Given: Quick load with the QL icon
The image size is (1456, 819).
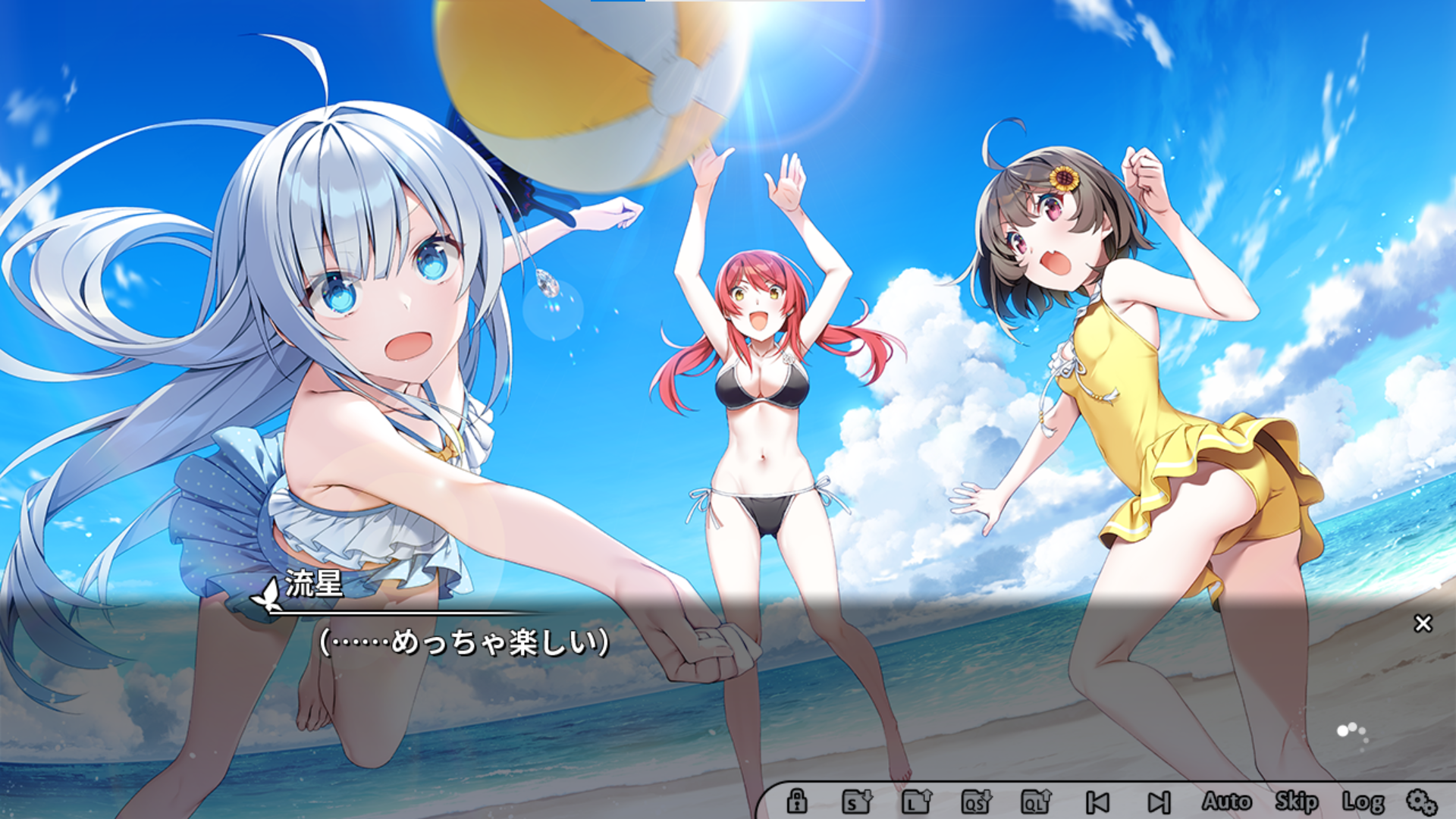Looking at the screenshot, I should click(x=1037, y=801).
